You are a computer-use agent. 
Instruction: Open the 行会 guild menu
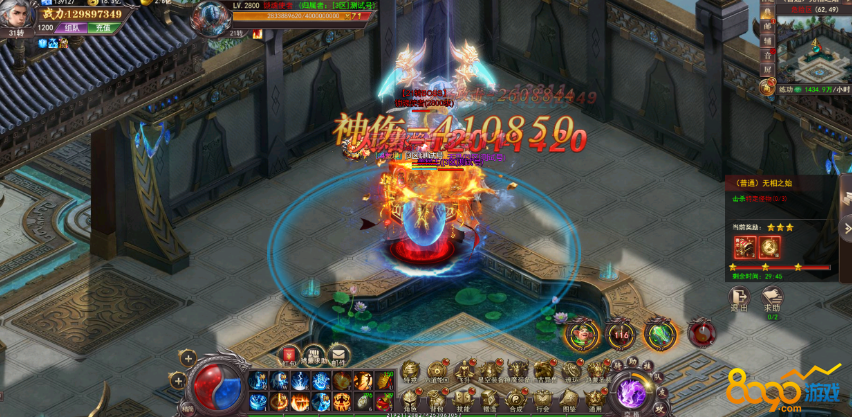(541, 398)
